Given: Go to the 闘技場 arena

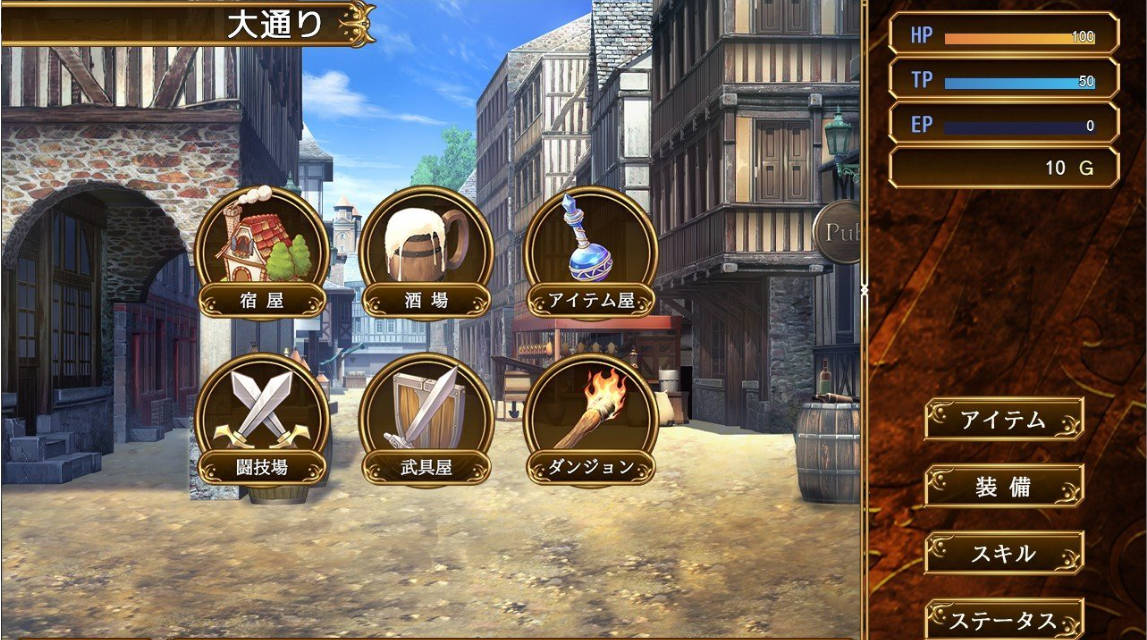Looking at the screenshot, I should (x=261, y=419).
